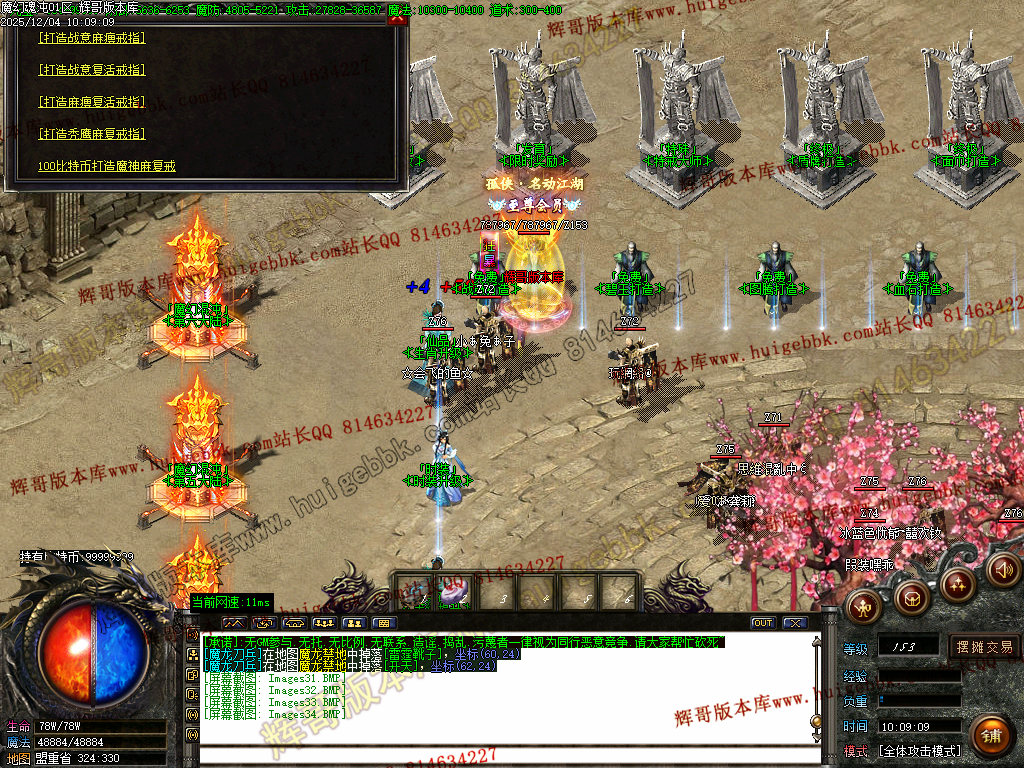Close the forging dialog with red X

coord(396,20)
